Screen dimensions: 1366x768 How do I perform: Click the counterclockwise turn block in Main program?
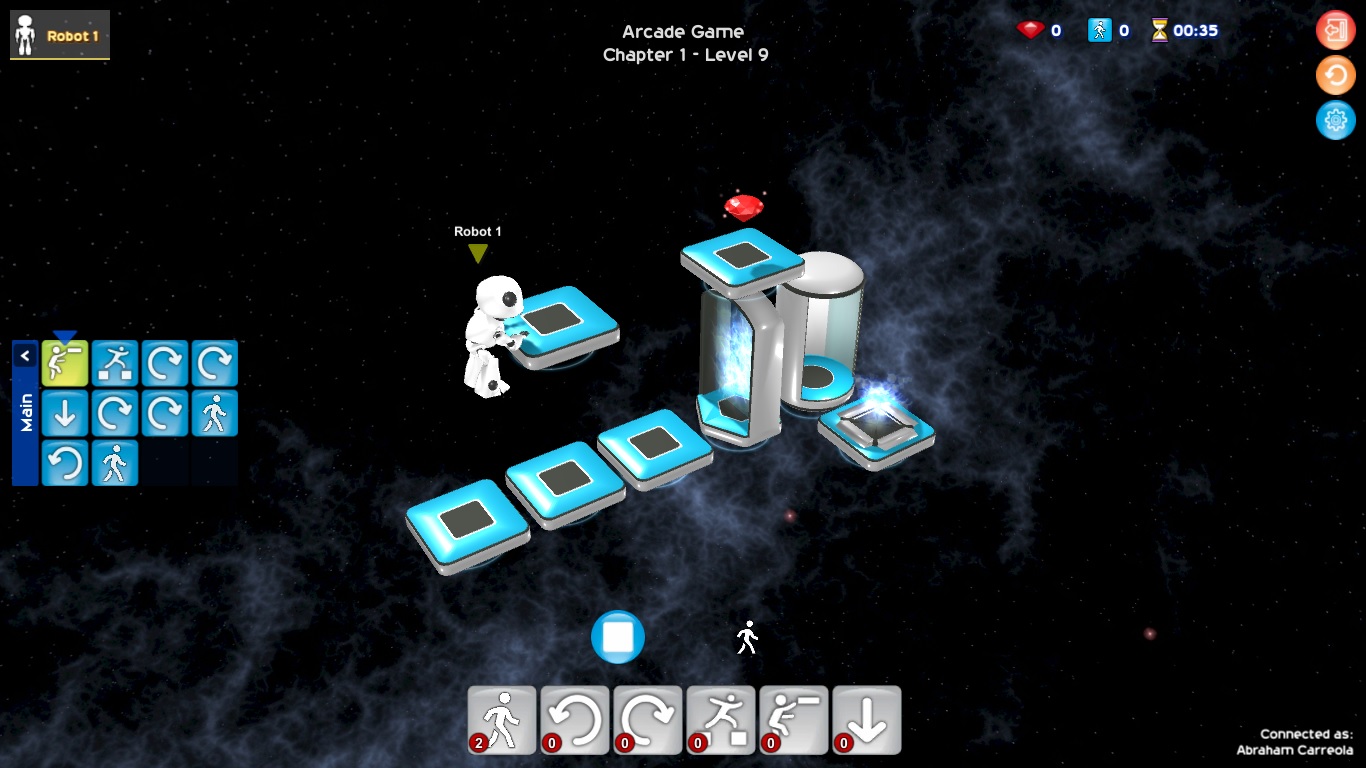[65, 462]
